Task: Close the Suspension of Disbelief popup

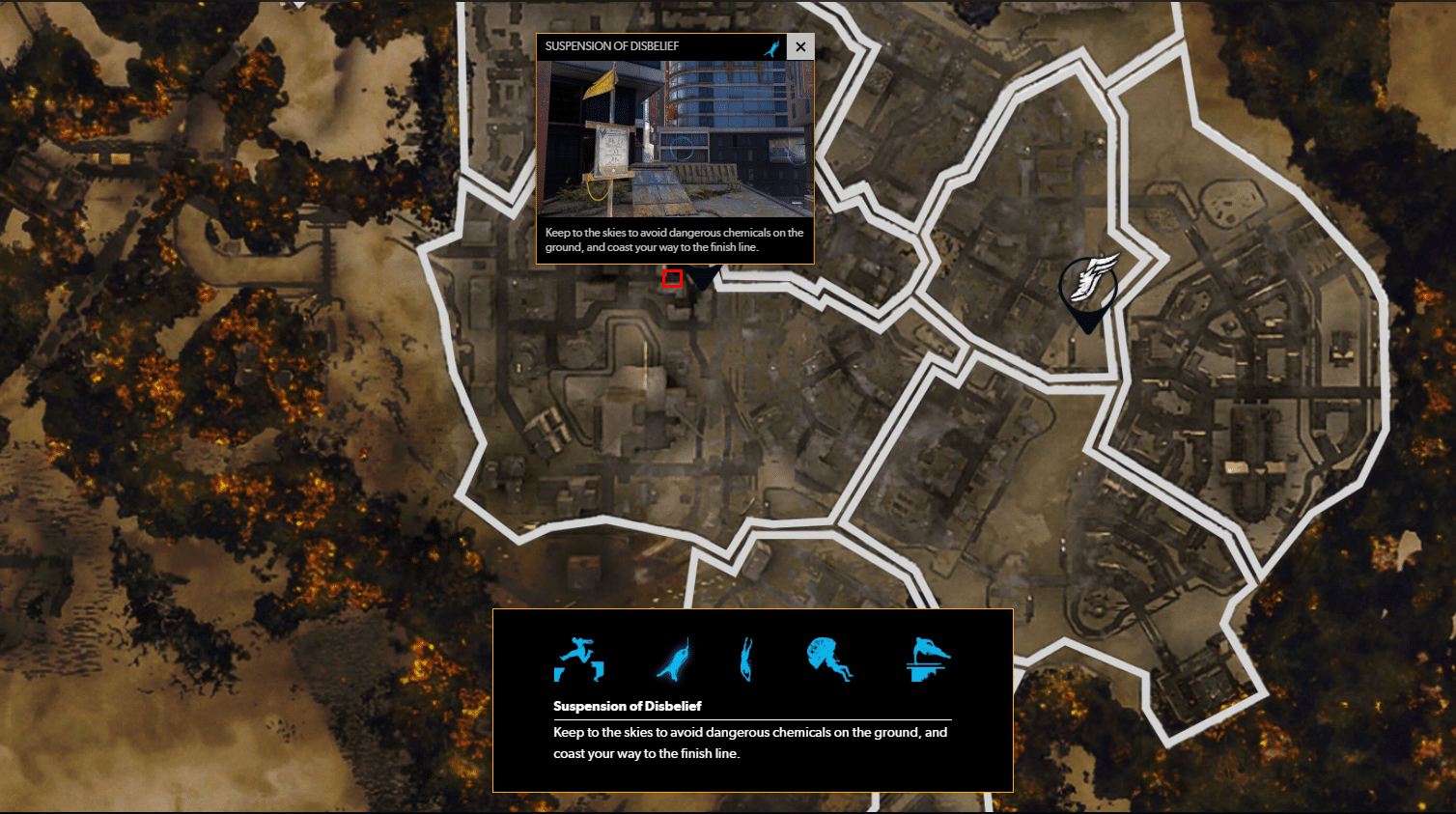Action: coord(800,45)
